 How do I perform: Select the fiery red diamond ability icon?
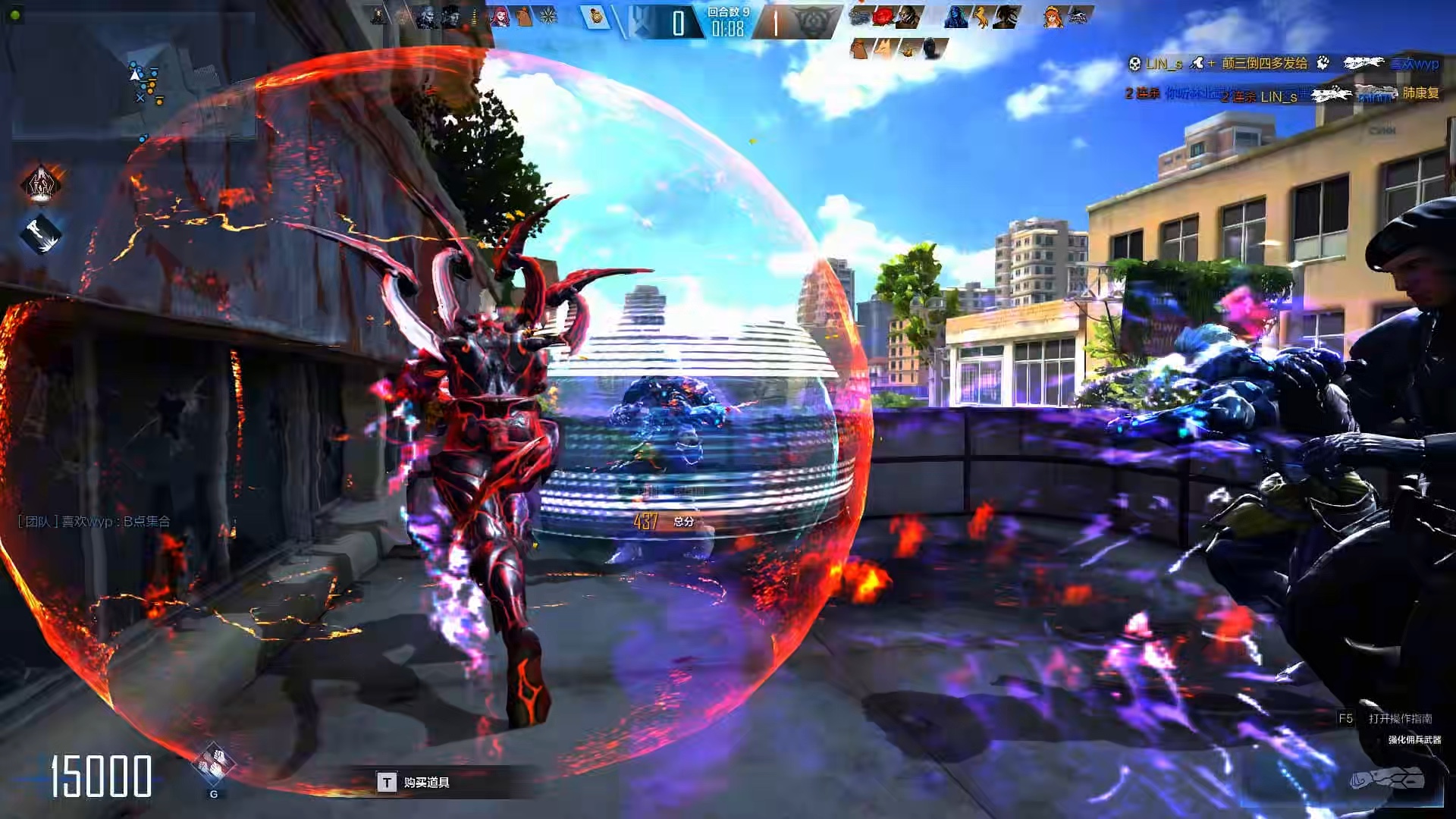(x=41, y=184)
